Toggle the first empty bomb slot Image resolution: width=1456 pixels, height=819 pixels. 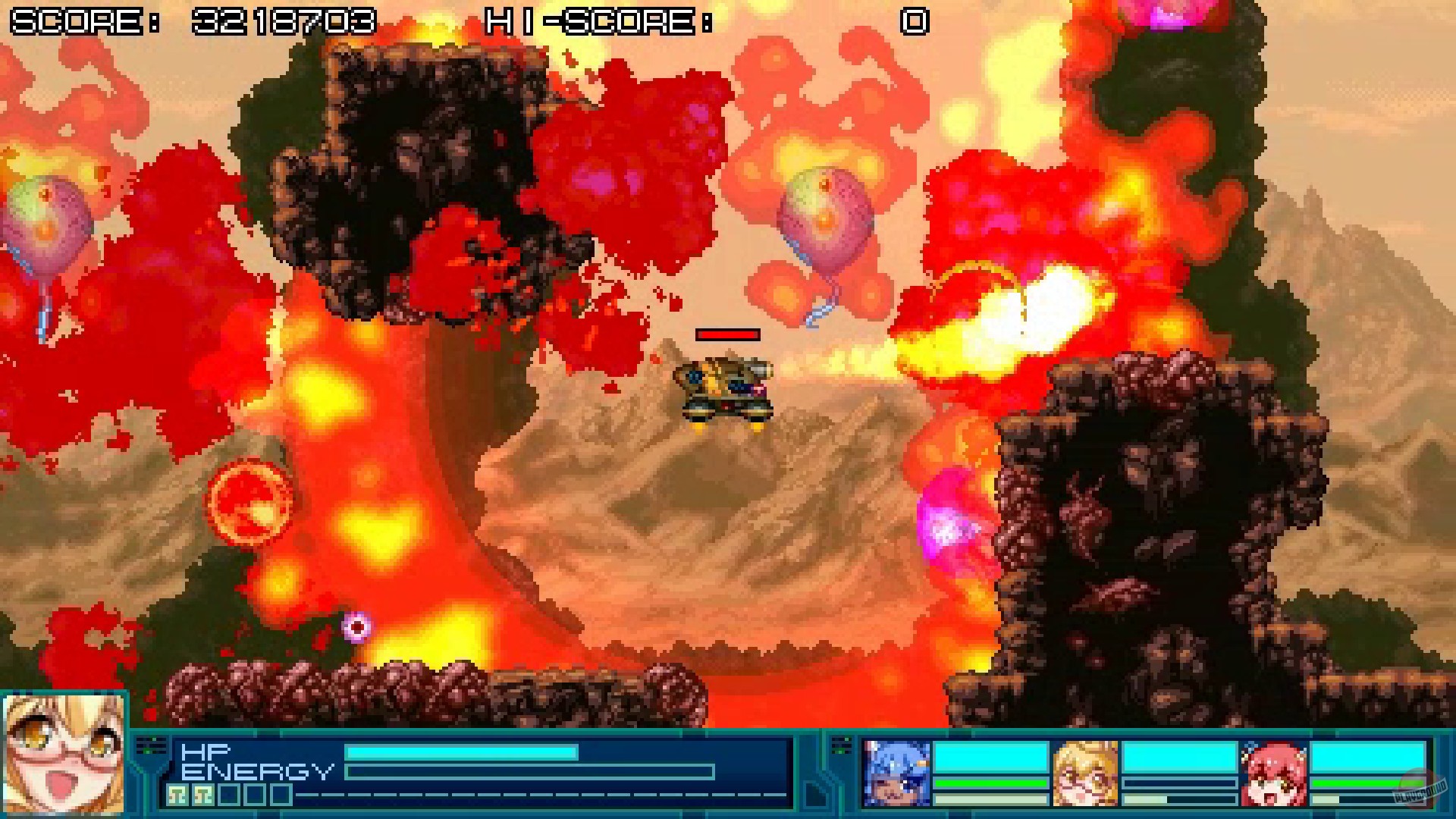click(x=229, y=795)
